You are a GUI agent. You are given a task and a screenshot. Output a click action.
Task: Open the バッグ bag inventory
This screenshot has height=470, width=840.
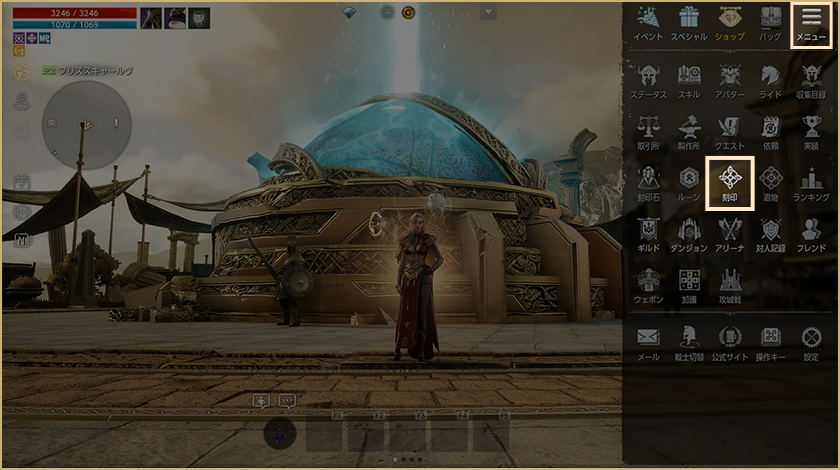click(x=770, y=24)
